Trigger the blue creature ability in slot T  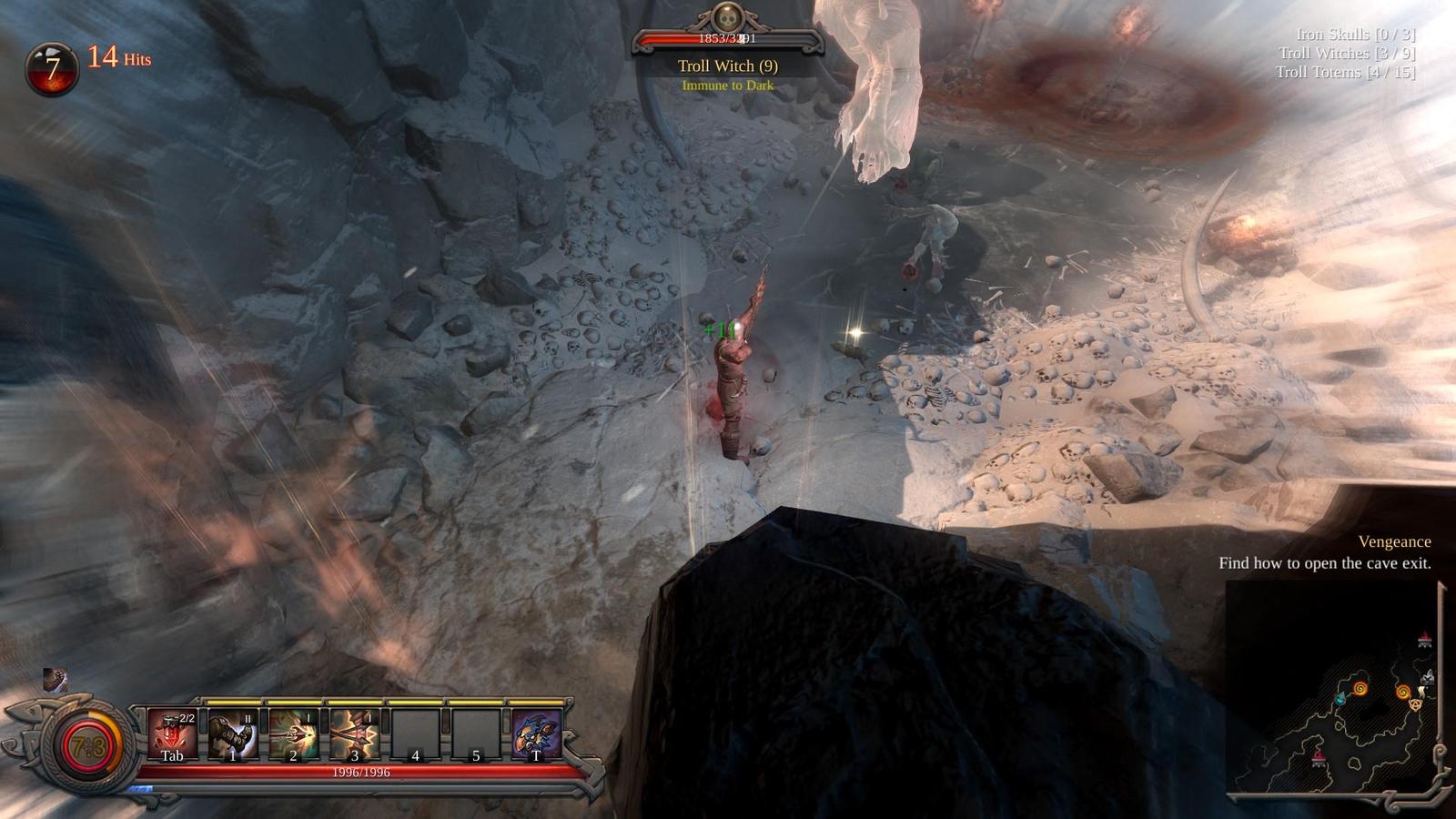pos(536,734)
